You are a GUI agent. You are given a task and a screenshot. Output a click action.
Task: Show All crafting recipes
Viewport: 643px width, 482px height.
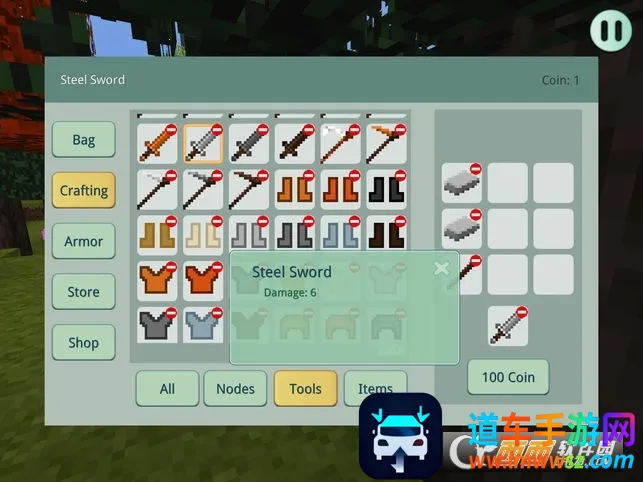tap(167, 388)
